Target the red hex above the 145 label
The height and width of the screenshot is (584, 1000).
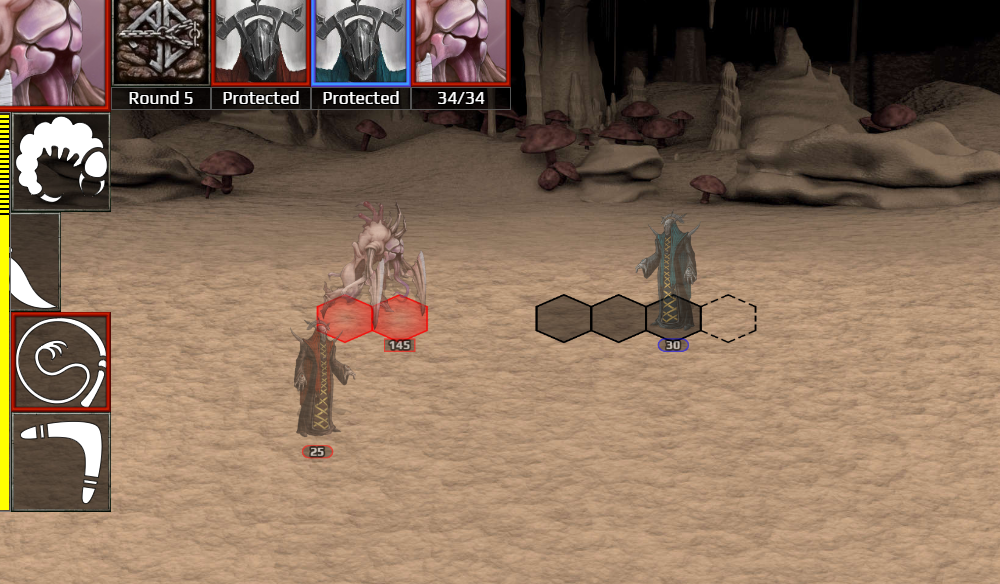click(400, 318)
